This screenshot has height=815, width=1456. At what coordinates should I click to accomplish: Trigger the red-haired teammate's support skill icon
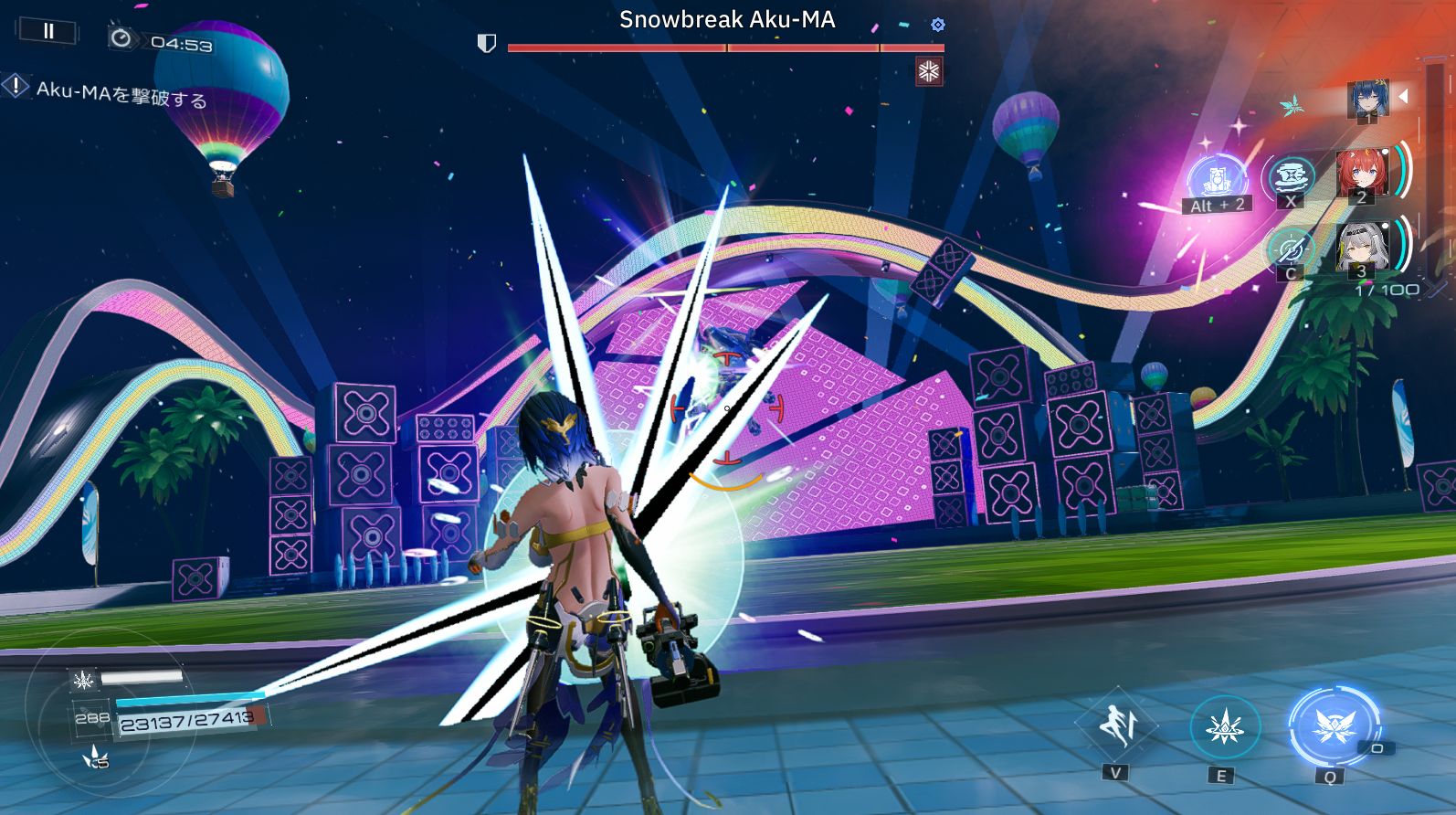(x=1291, y=176)
